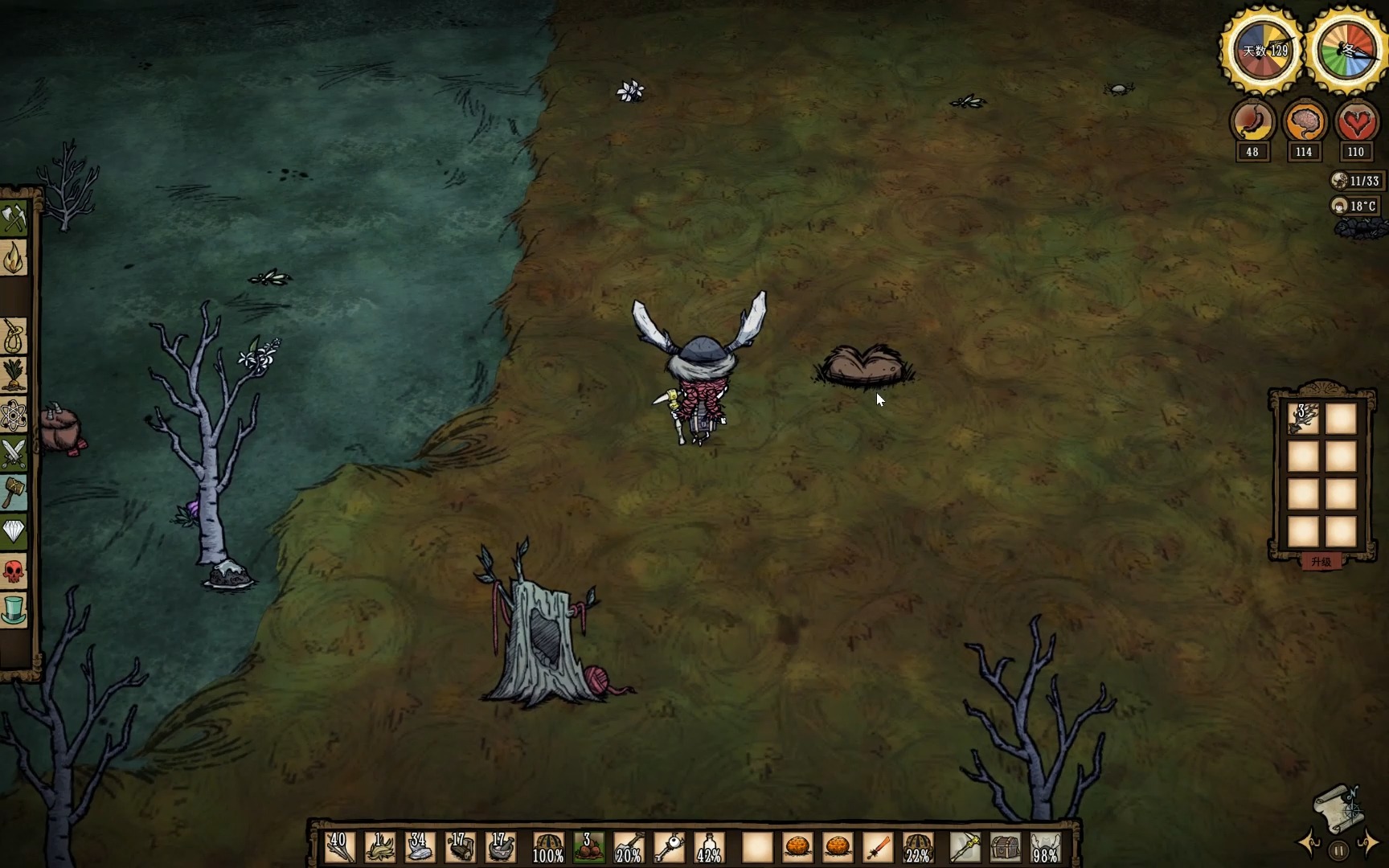1389x868 pixels.
Task: Select the bottle item at 42%
Action: coord(709,848)
